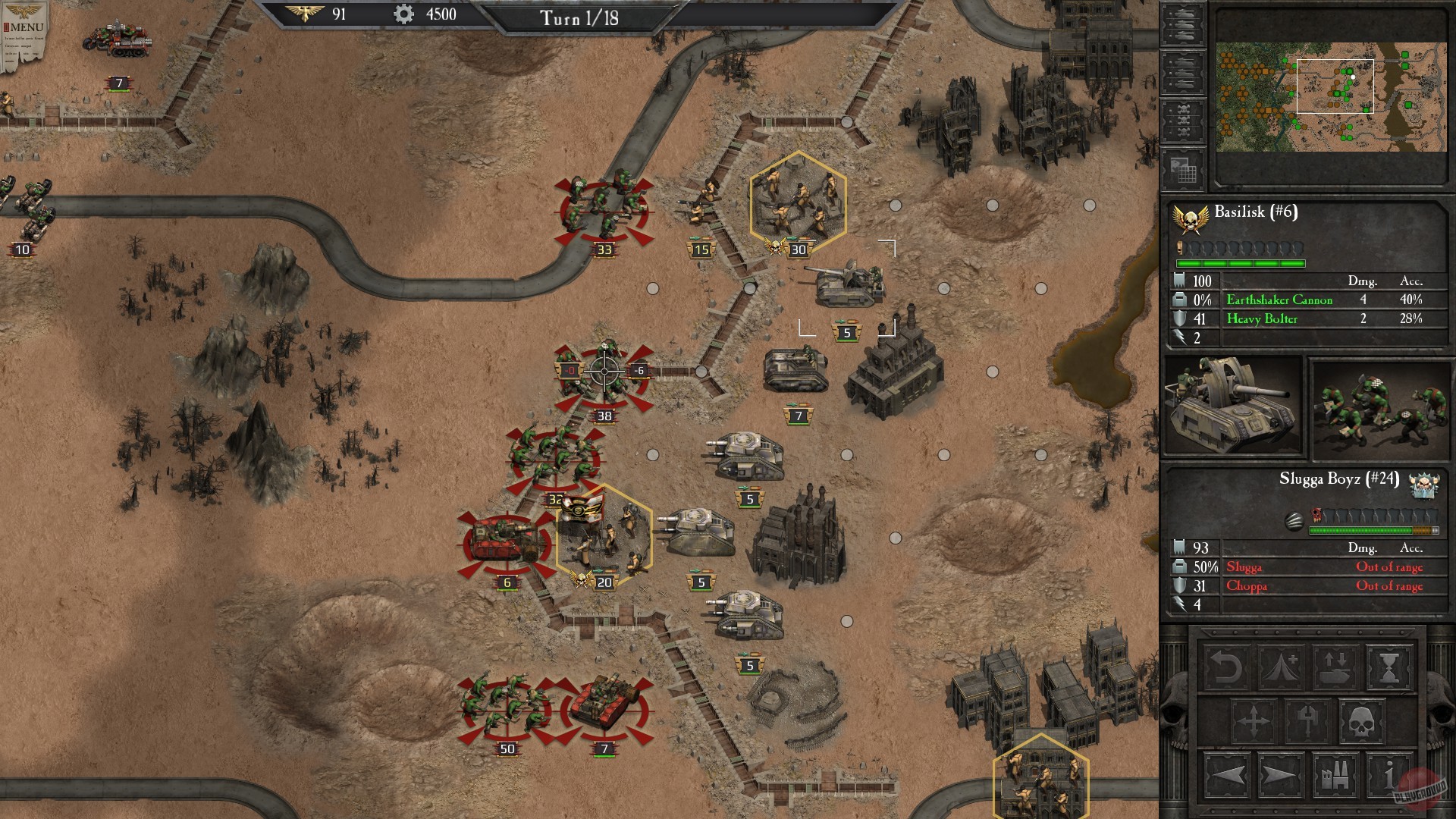Image resolution: width=1456 pixels, height=819 pixels.
Task: Select the next unit arrow icon
Action: (x=1280, y=774)
